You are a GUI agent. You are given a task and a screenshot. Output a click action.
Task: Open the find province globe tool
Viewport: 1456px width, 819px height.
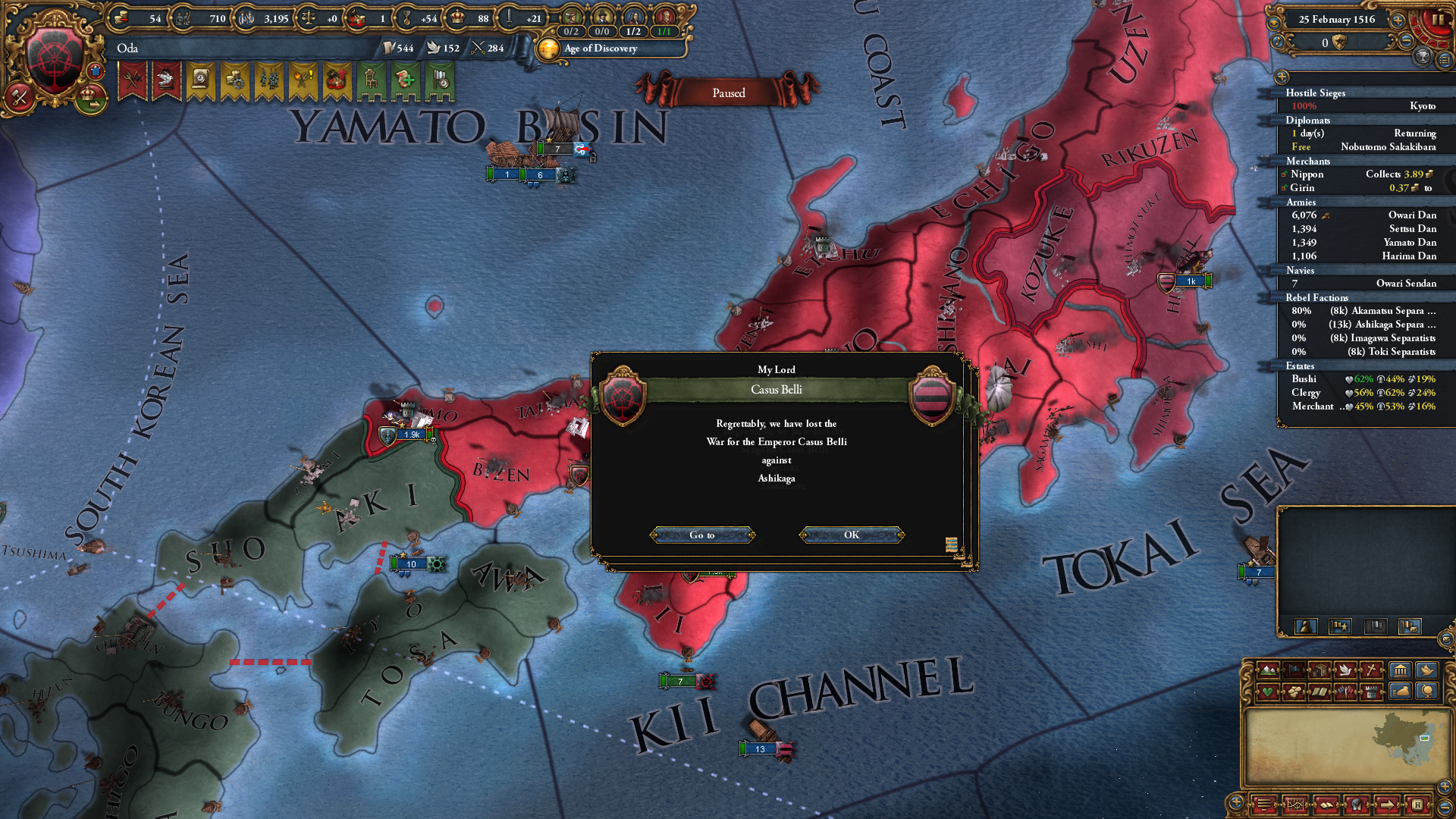point(1429,692)
